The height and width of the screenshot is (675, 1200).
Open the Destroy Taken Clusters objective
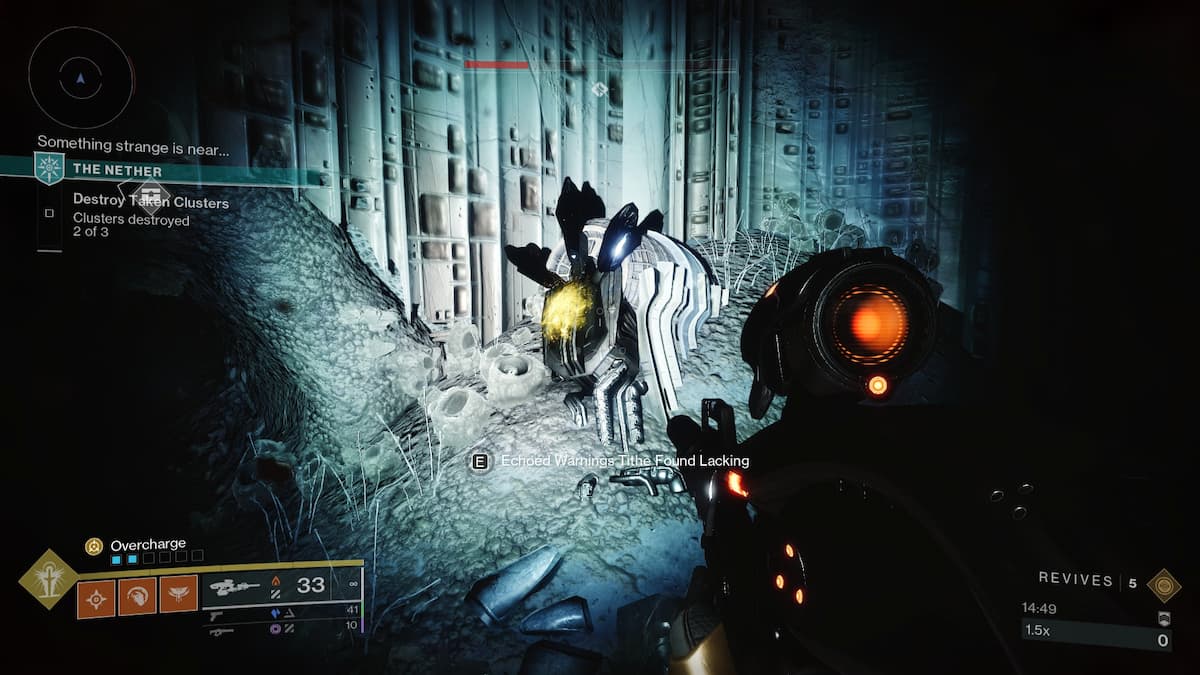coord(150,202)
